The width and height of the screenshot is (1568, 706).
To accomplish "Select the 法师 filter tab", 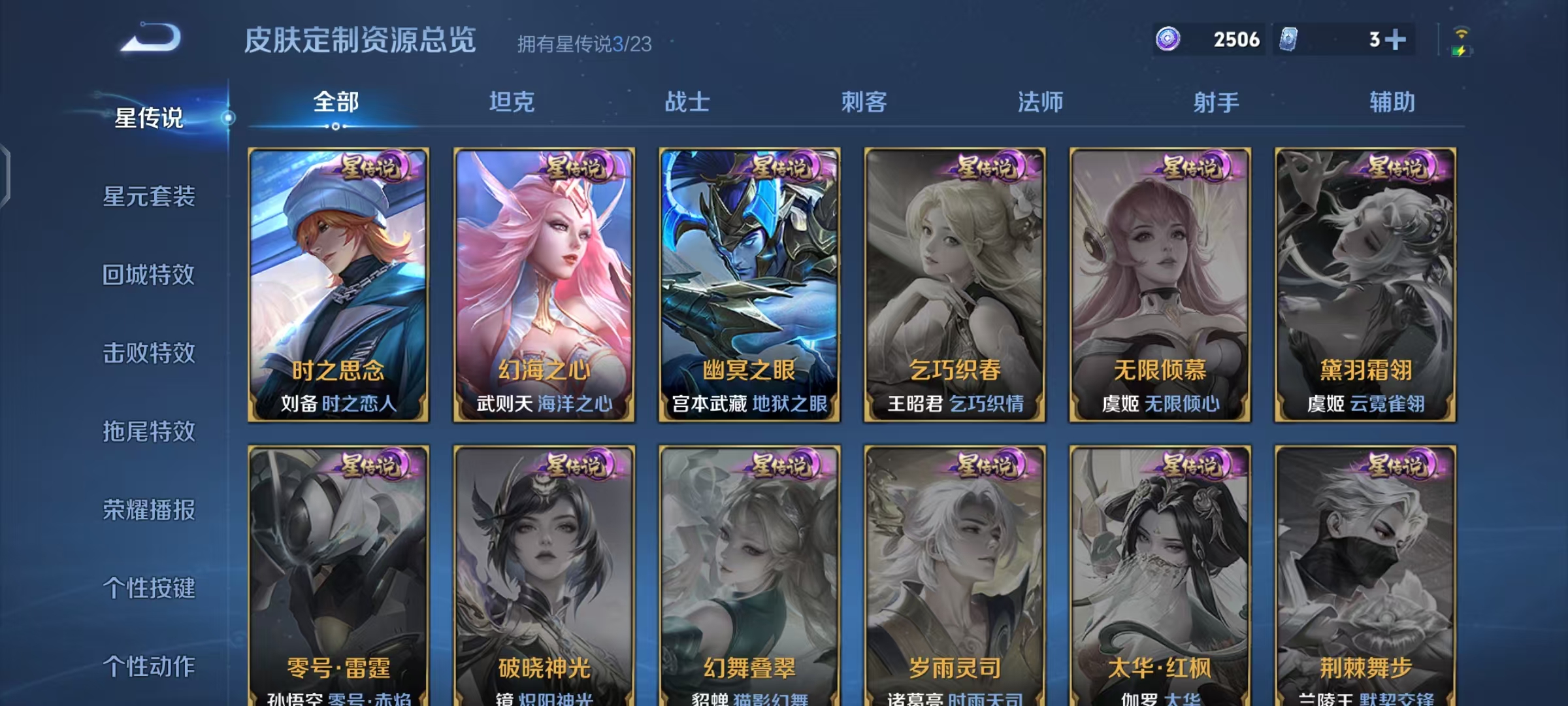I will pyautogui.click(x=1040, y=103).
